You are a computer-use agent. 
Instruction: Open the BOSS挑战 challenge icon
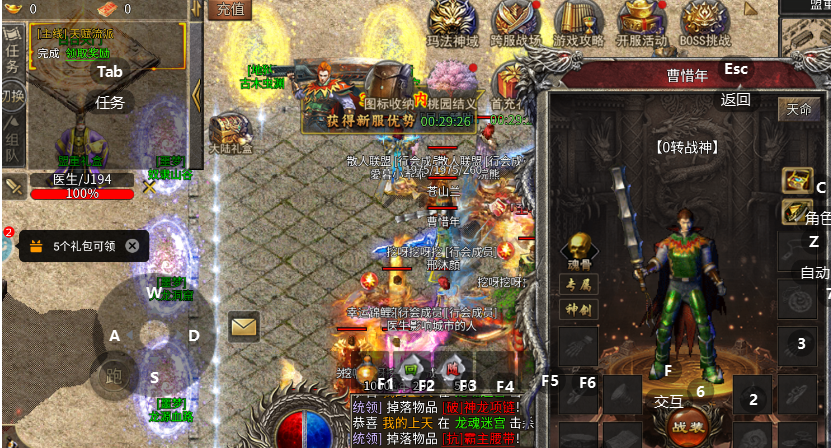click(x=705, y=22)
